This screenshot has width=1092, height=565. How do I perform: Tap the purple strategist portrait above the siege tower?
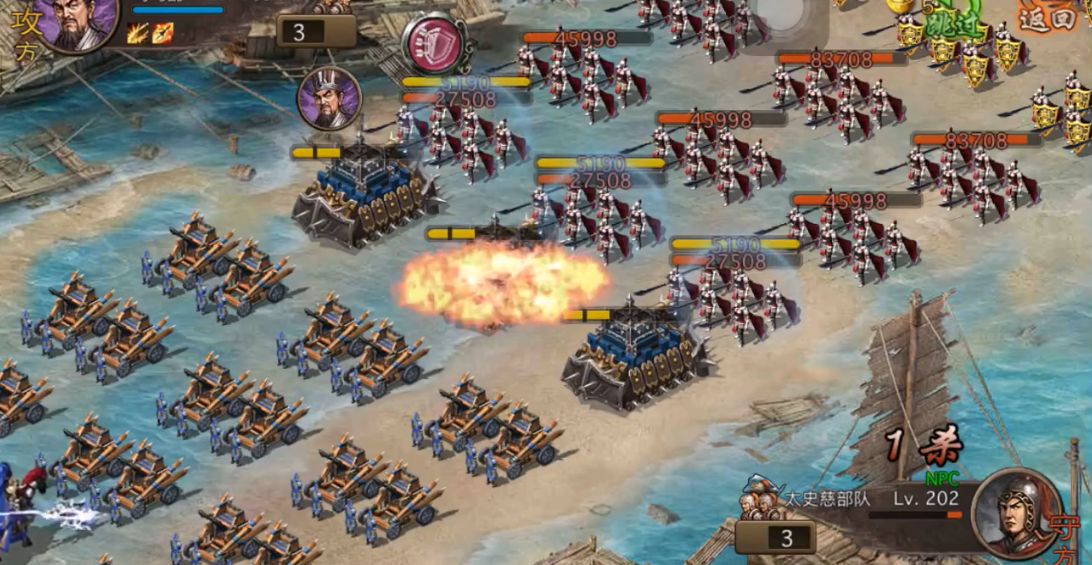[329, 98]
